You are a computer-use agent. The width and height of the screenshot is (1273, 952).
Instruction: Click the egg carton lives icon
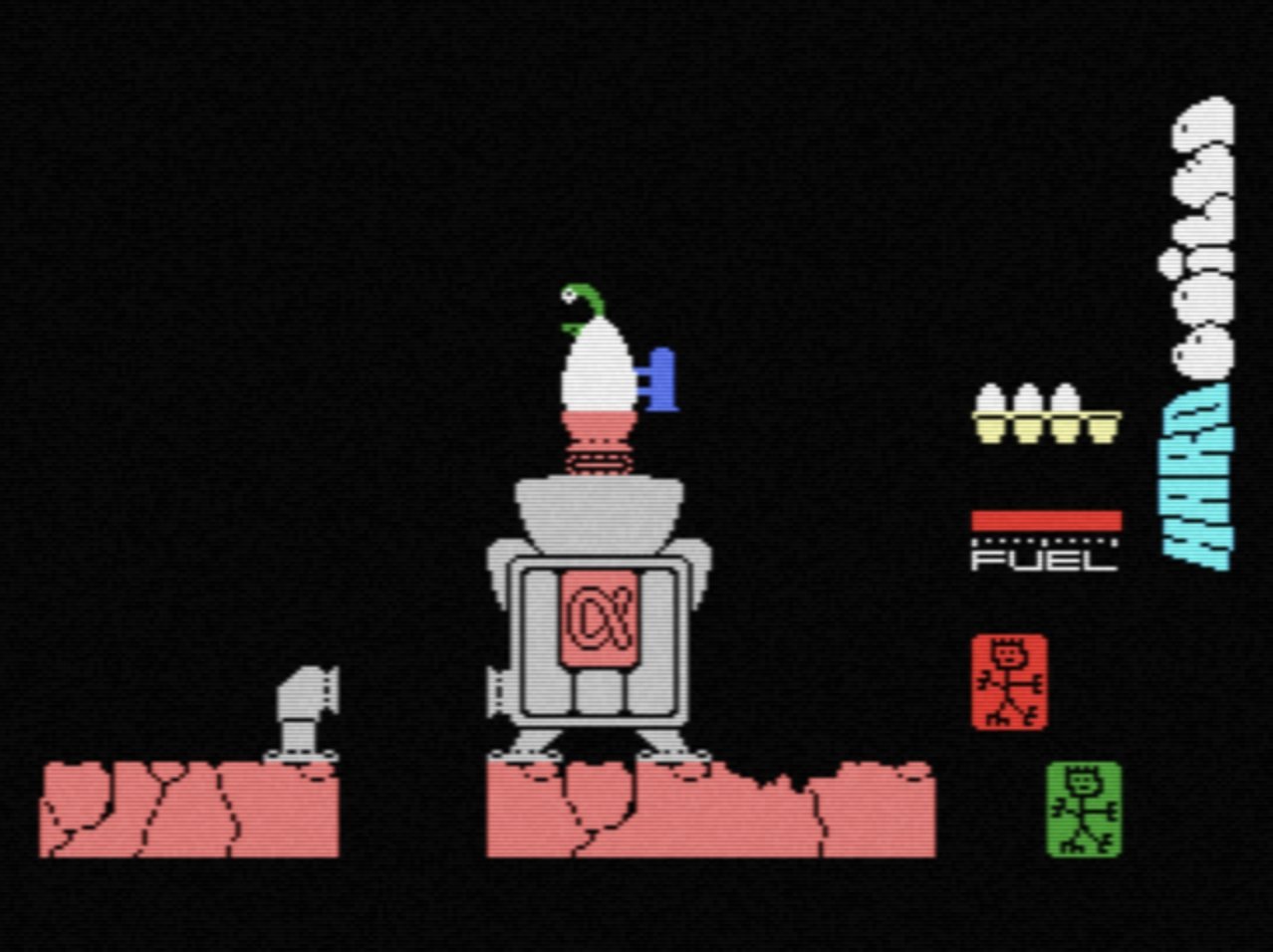point(1046,413)
